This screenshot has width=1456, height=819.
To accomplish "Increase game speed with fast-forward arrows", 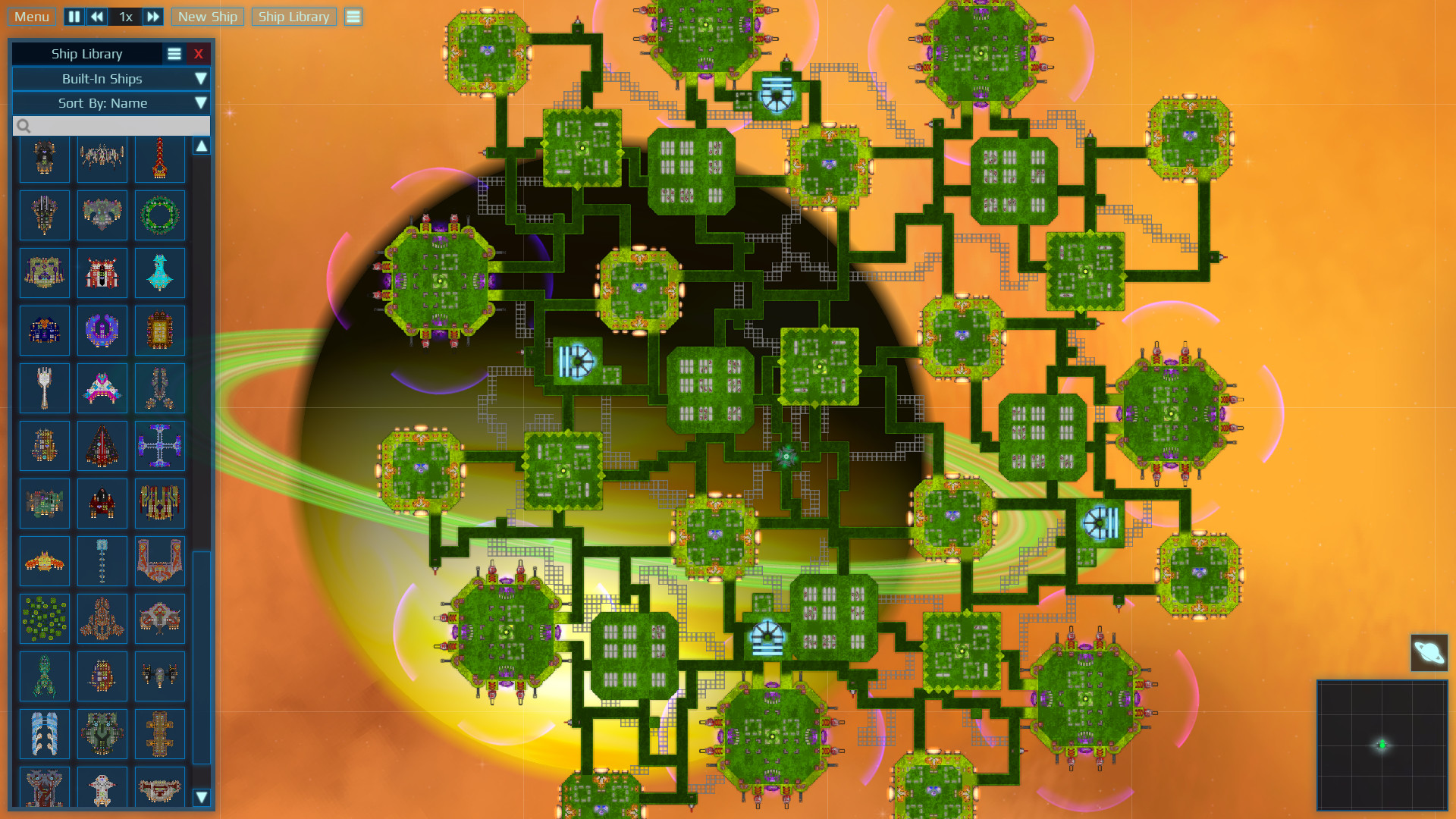I will click(x=153, y=16).
